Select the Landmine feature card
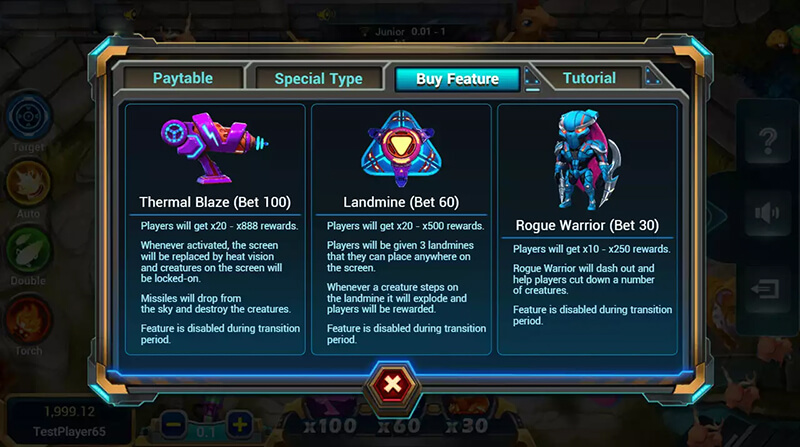800x447 pixels. [x=401, y=228]
